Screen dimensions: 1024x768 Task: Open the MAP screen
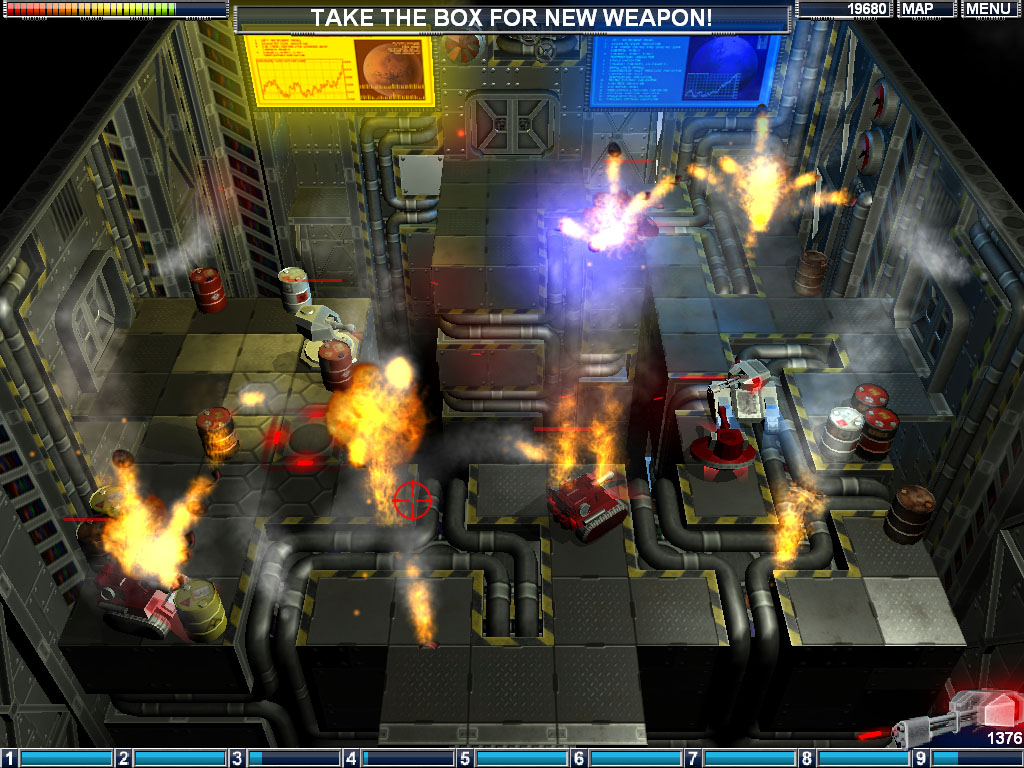tap(926, 9)
